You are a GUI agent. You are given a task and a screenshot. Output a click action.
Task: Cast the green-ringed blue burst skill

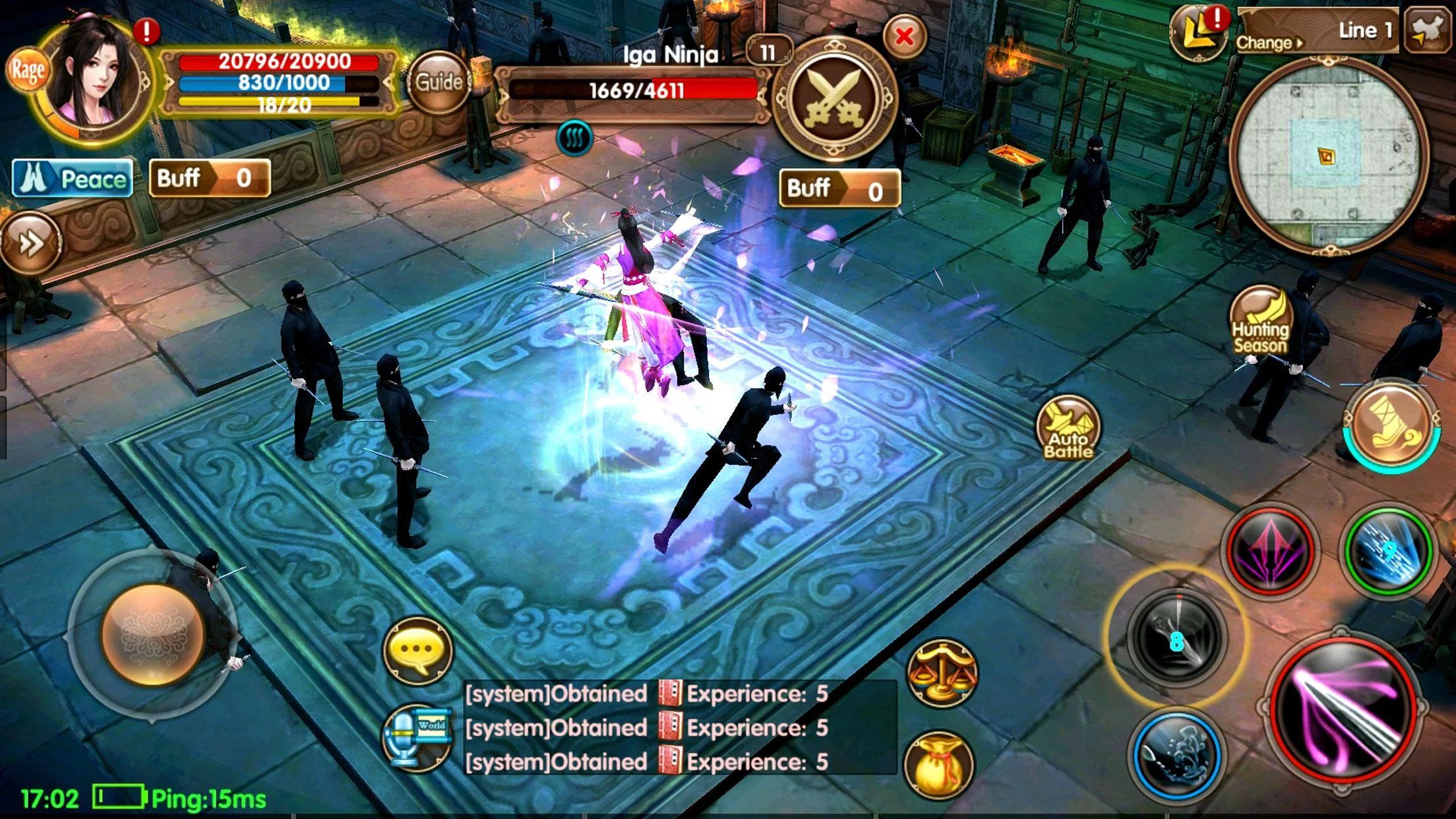coord(1388,551)
